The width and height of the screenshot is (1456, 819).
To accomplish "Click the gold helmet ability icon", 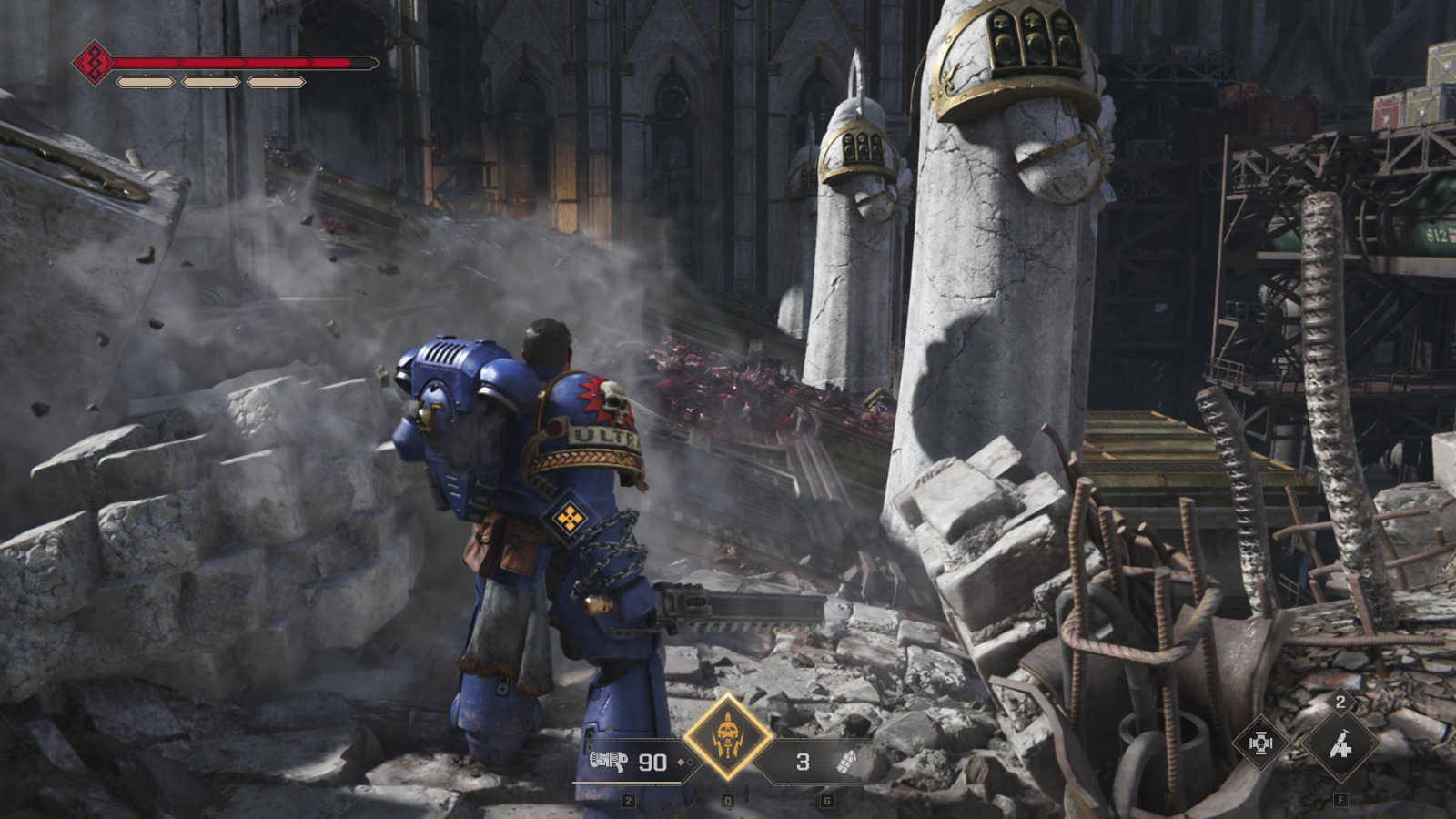I will click(x=728, y=737).
